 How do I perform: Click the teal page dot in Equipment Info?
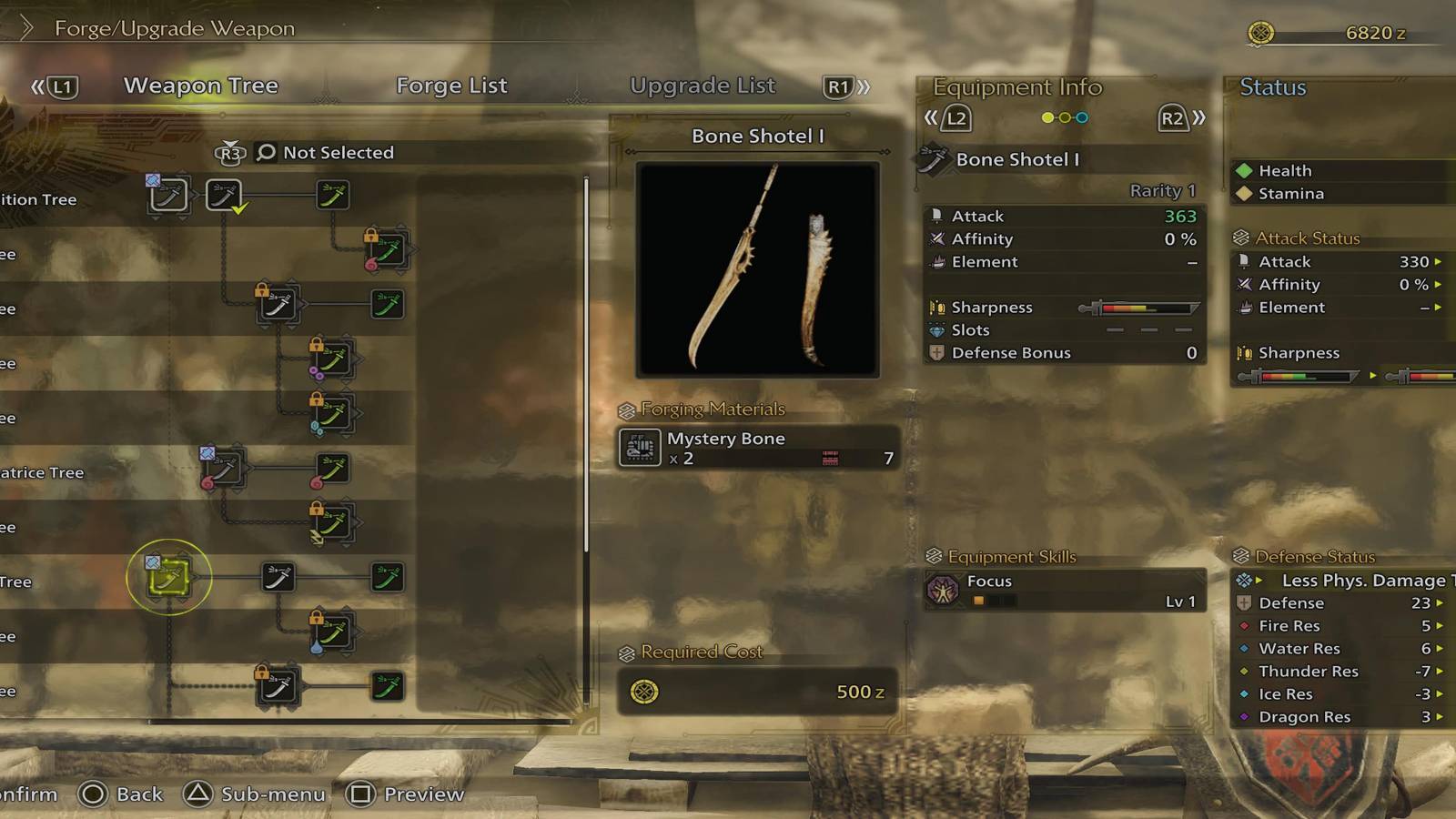[1081, 117]
